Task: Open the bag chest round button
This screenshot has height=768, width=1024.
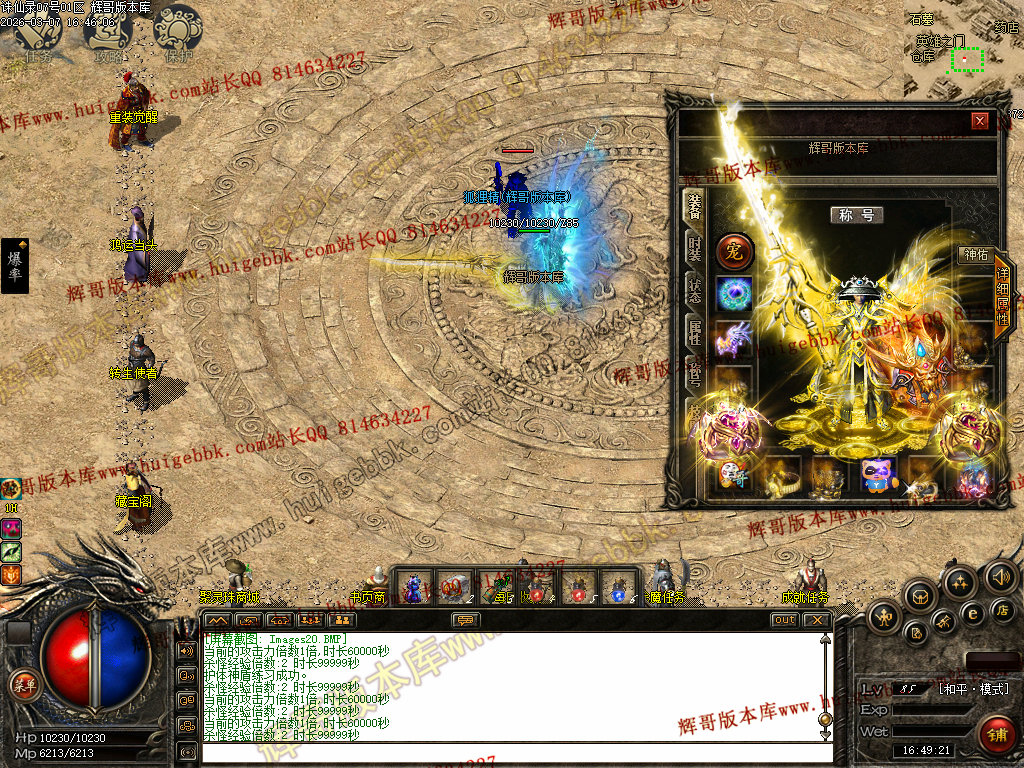Action: pyautogui.click(x=920, y=596)
